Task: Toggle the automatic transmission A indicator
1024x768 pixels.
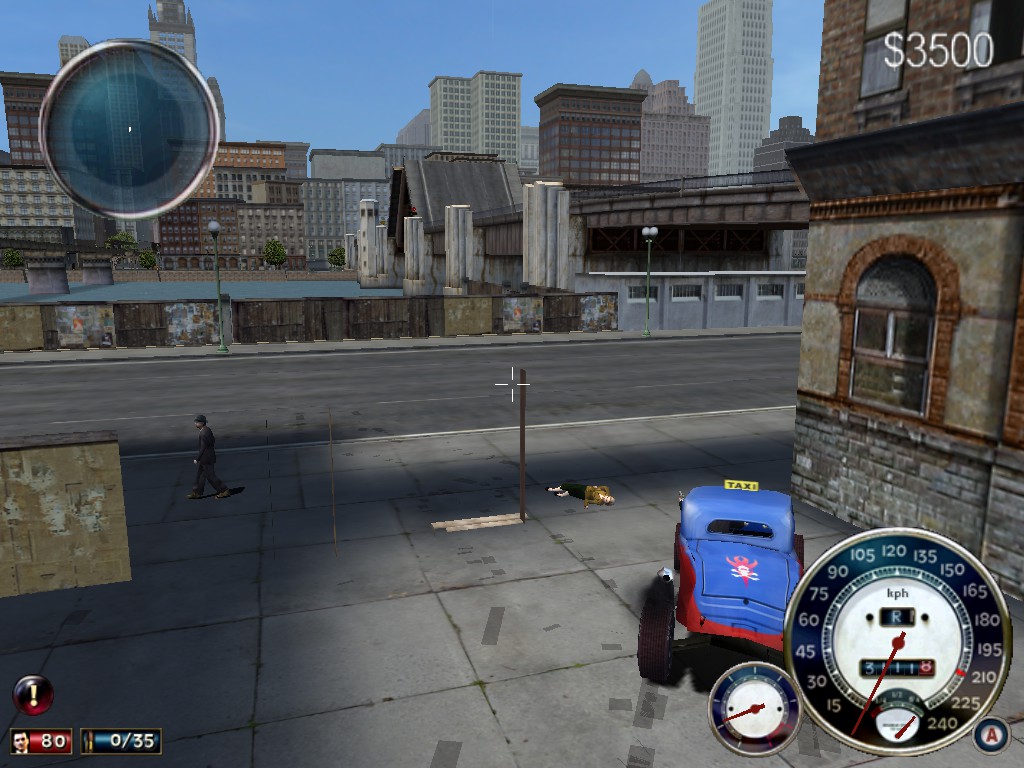Action: [990, 735]
